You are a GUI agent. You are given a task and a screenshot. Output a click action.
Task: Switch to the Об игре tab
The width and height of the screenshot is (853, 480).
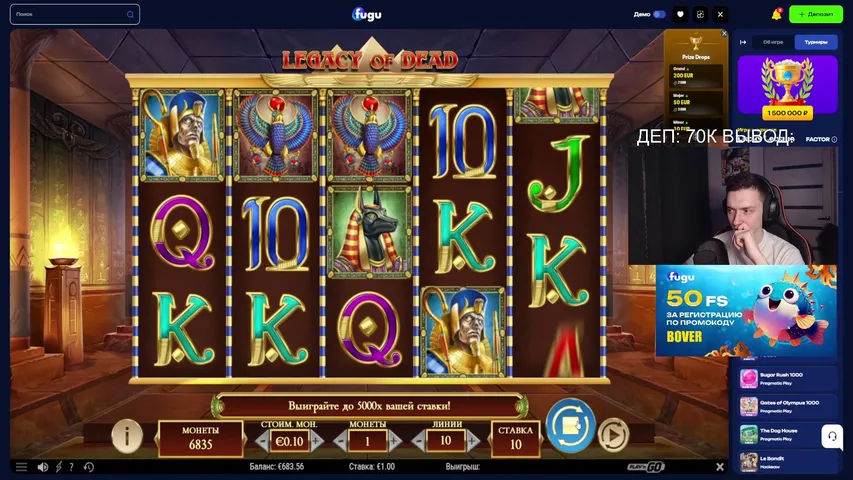tap(773, 42)
